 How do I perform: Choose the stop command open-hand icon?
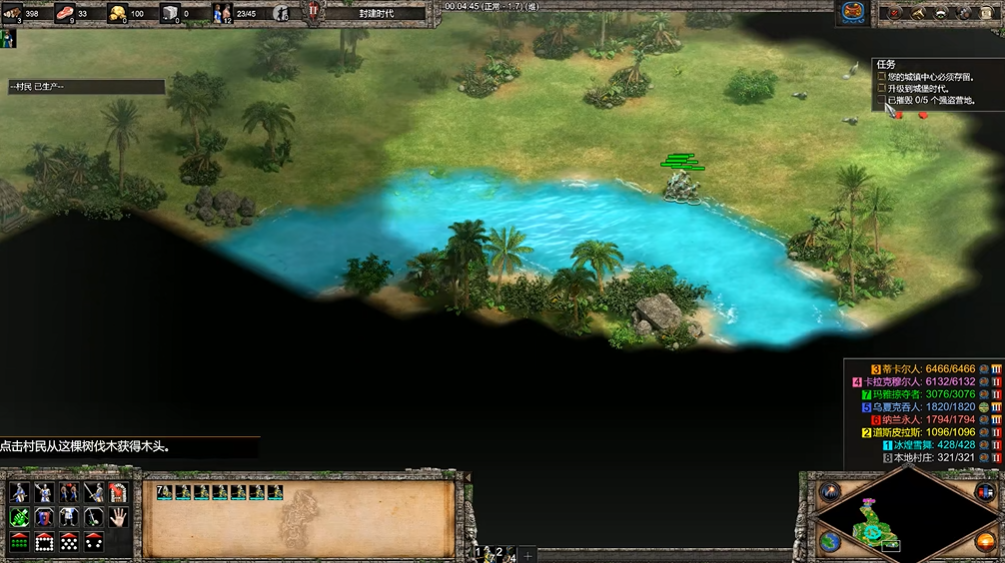click(117, 518)
